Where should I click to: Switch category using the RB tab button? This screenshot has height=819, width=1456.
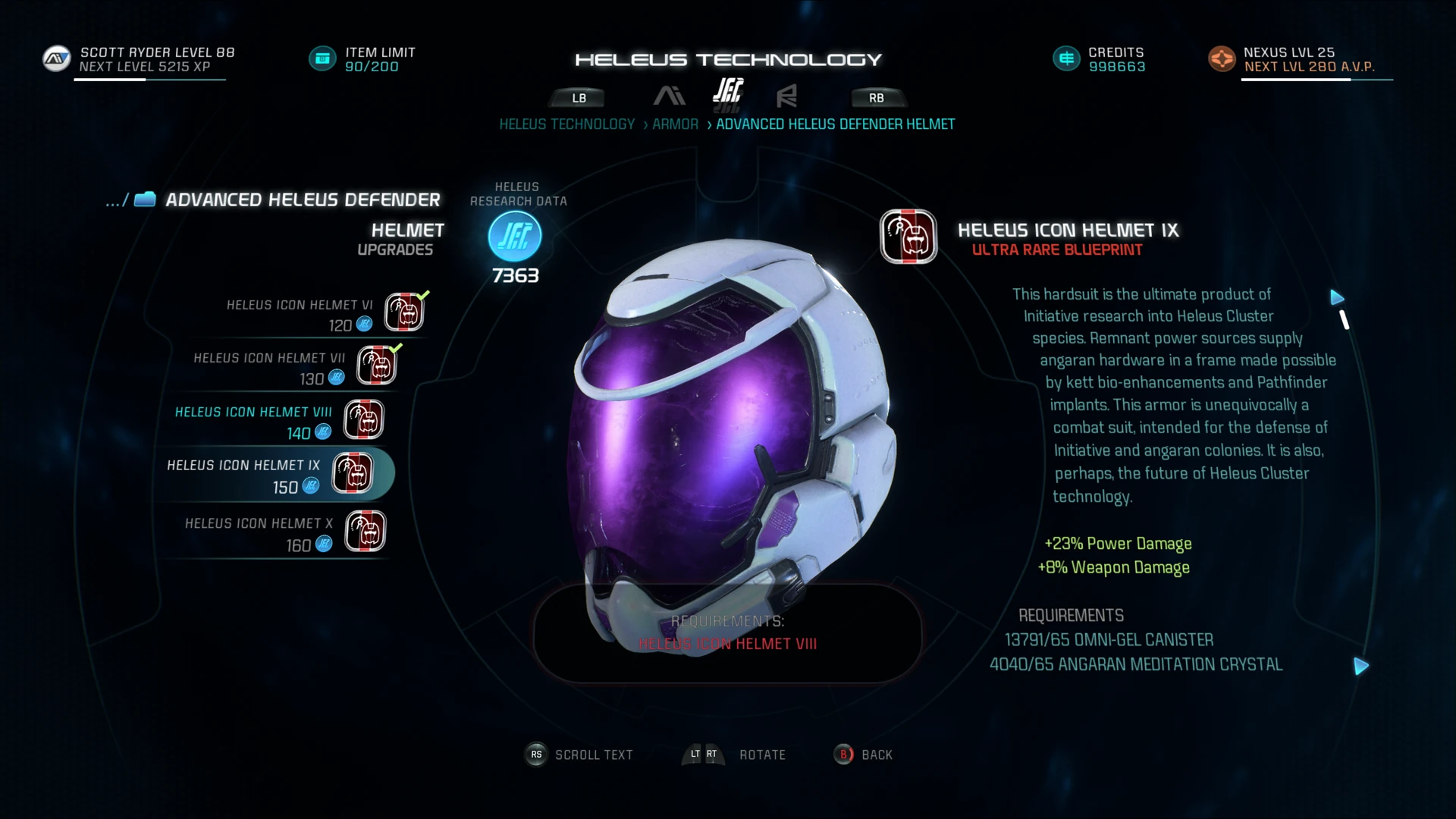click(x=877, y=97)
